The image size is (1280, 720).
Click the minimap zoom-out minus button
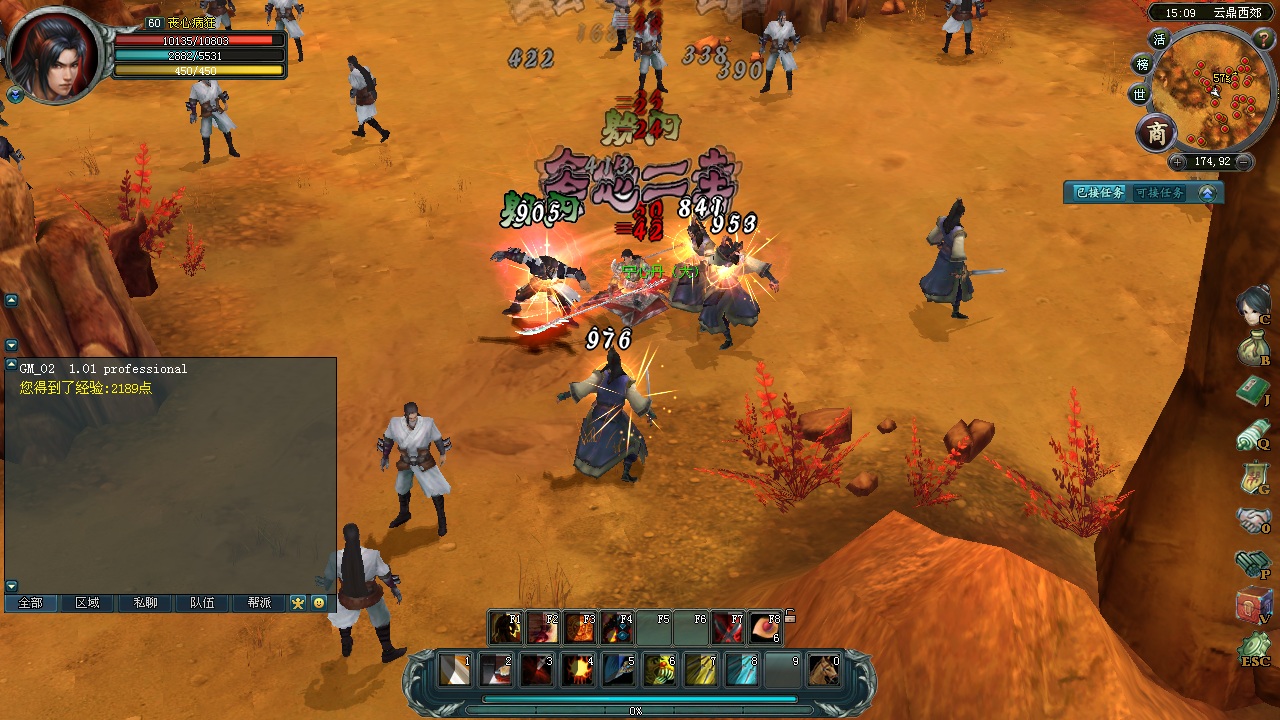click(x=1243, y=162)
